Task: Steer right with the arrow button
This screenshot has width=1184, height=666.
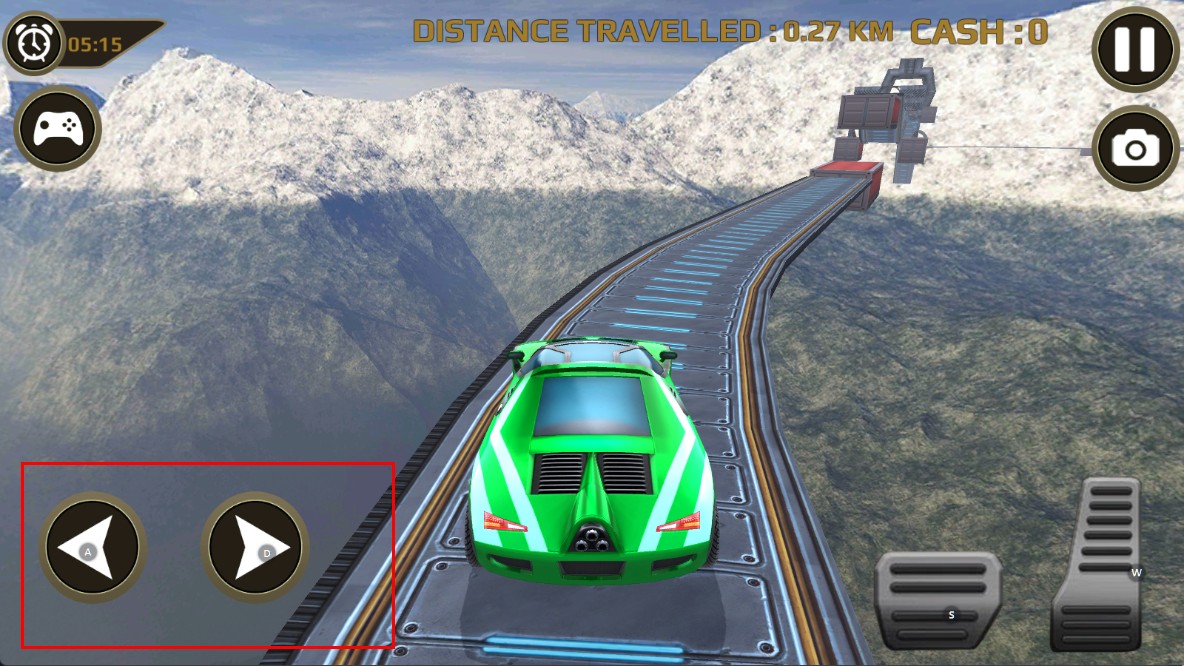Action: pos(255,547)
